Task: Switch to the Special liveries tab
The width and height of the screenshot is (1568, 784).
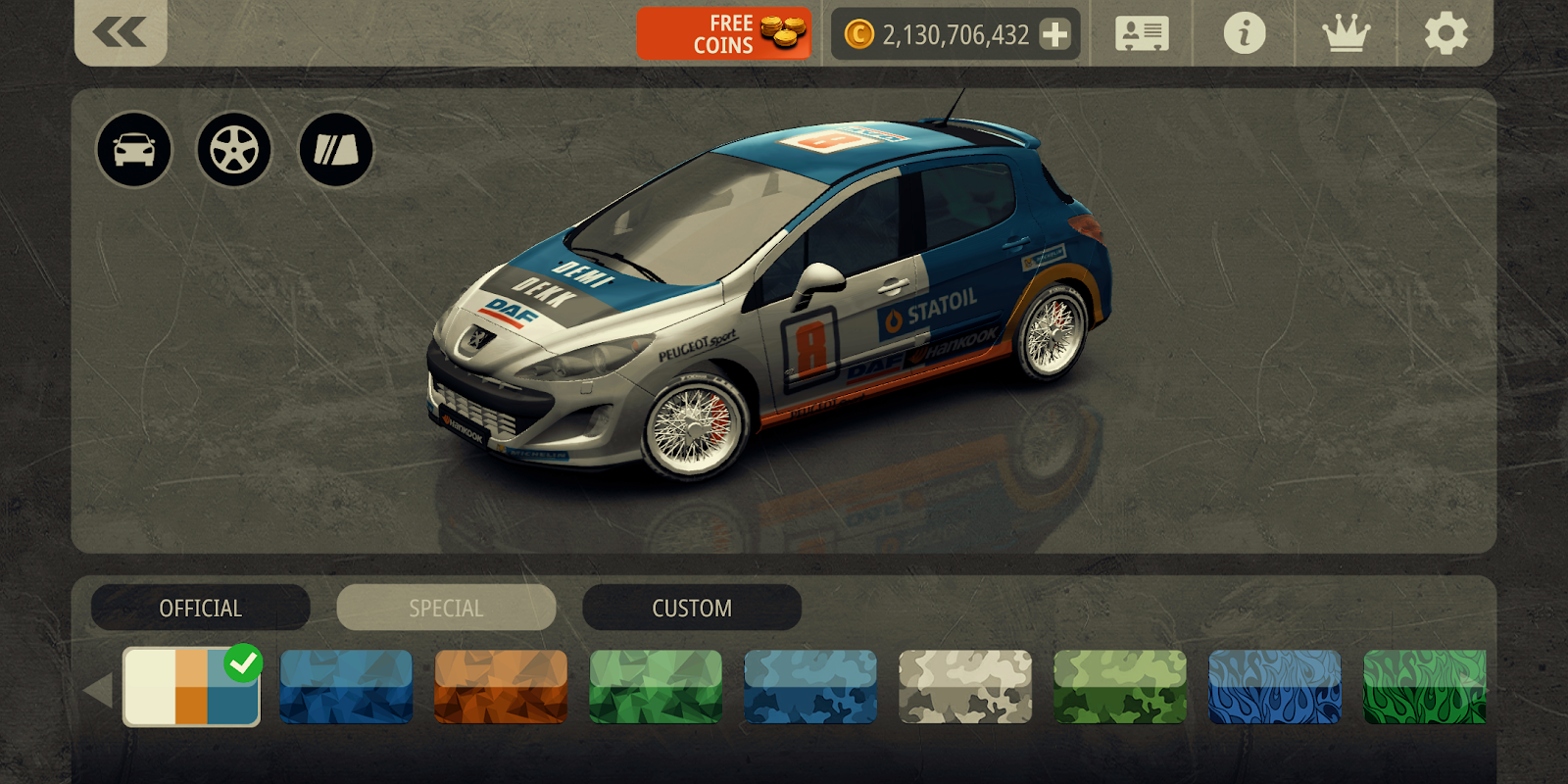Action: tap(446, 608)
